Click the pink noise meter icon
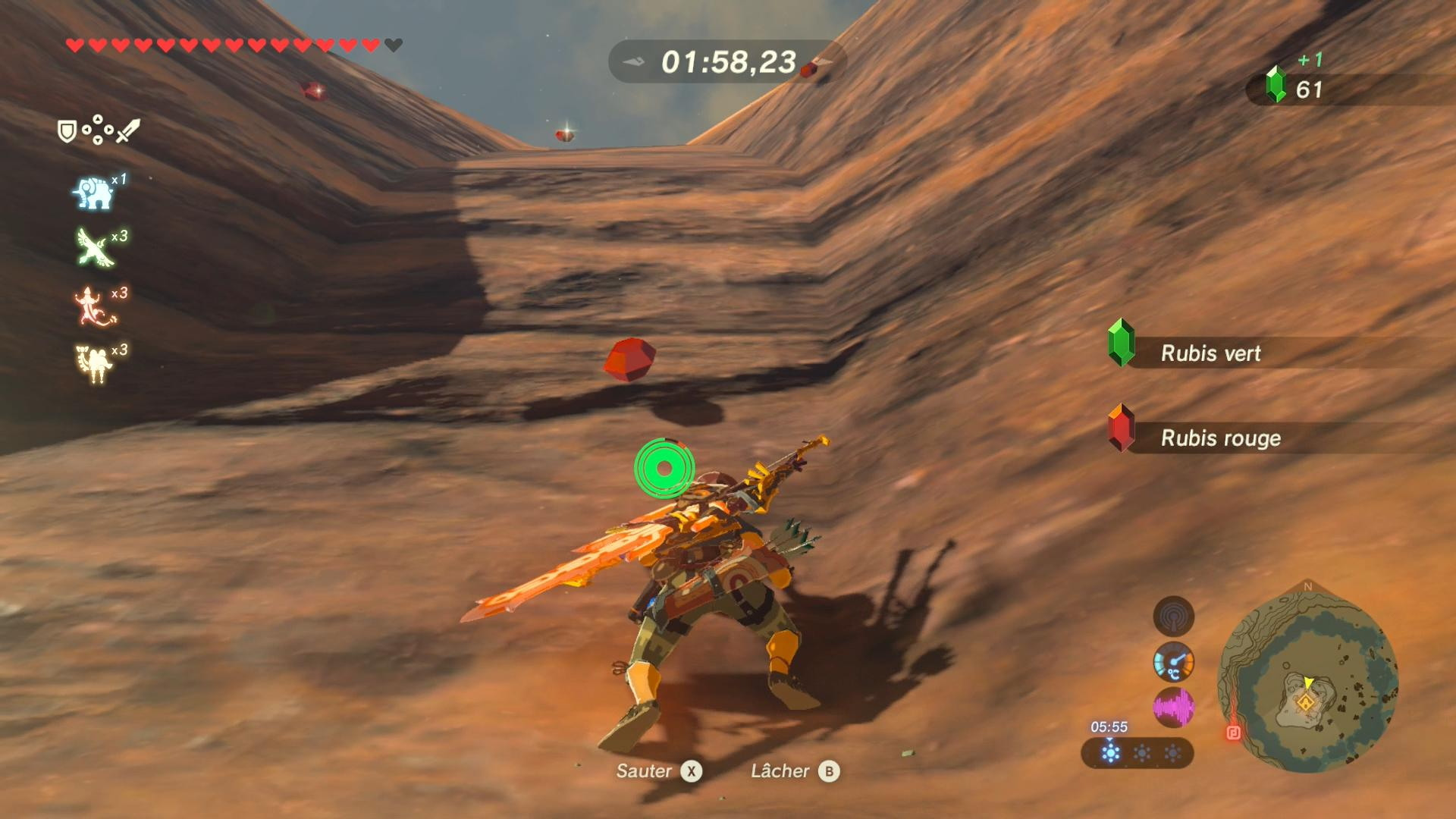 point(1173,708)
